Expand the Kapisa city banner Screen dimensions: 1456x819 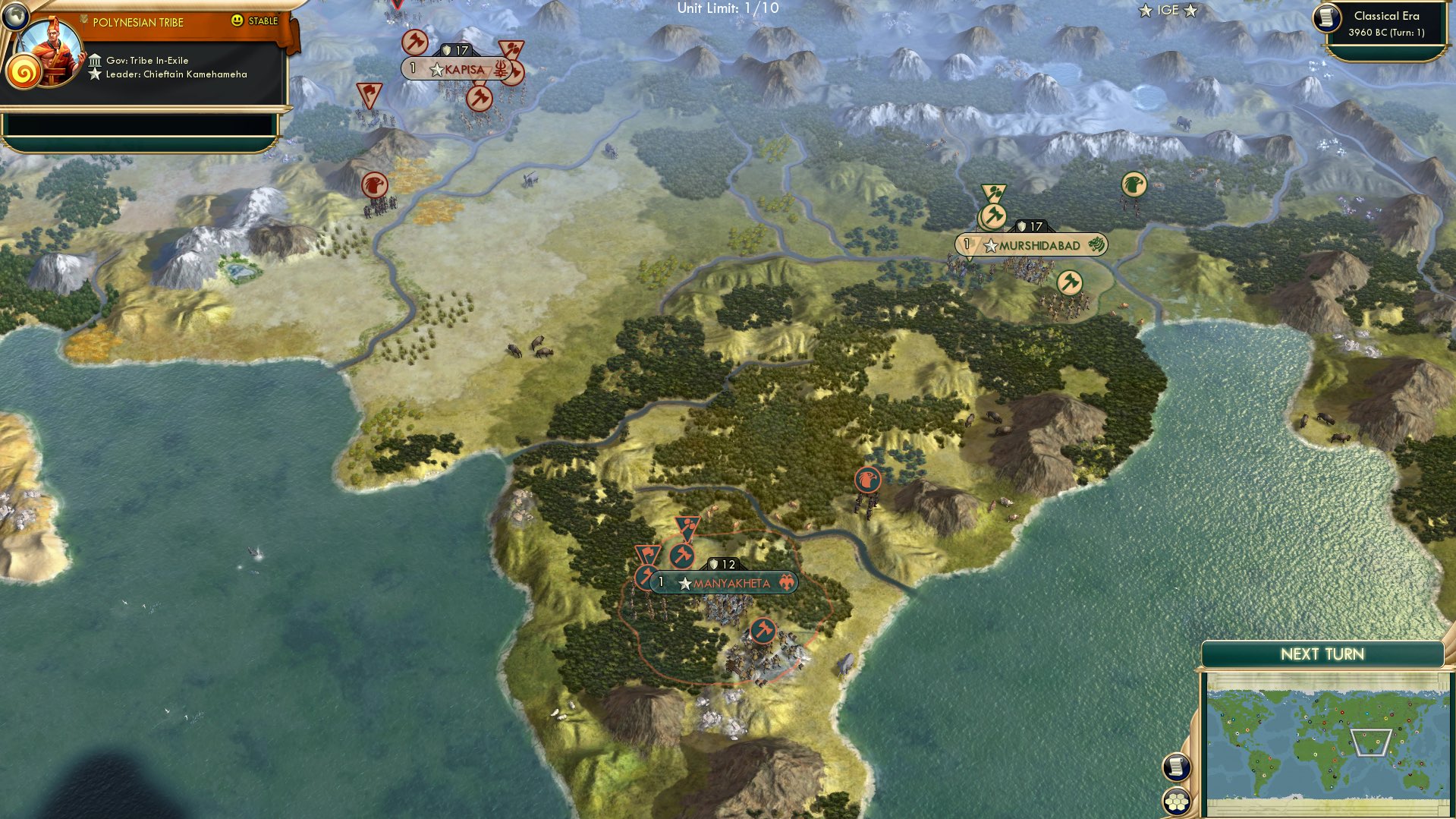(x=455, y=69)
